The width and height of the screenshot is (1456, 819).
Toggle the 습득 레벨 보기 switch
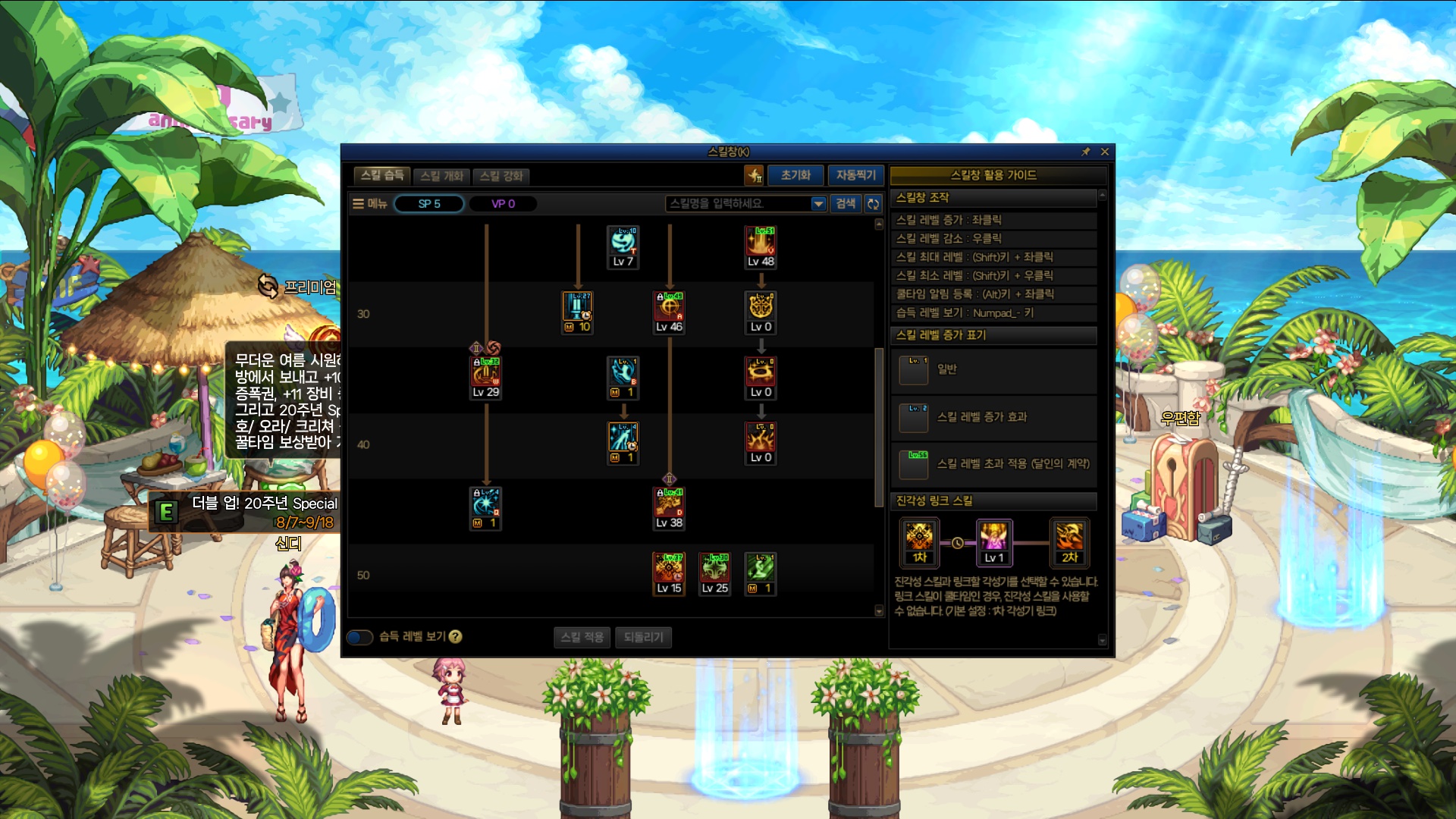pyautogui.click(x=359, y=637)
